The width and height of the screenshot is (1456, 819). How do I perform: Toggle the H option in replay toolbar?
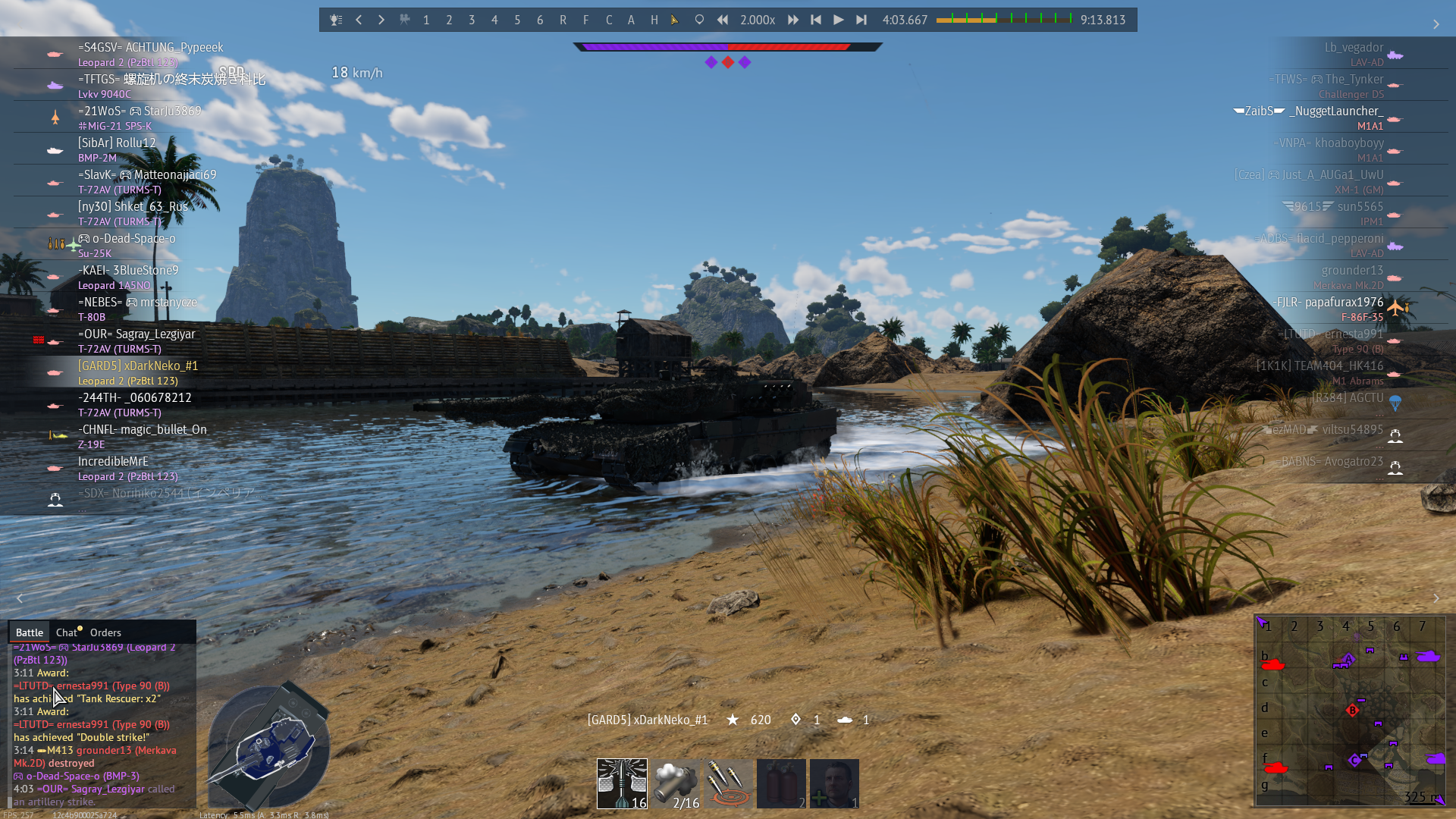pos(654,20)
